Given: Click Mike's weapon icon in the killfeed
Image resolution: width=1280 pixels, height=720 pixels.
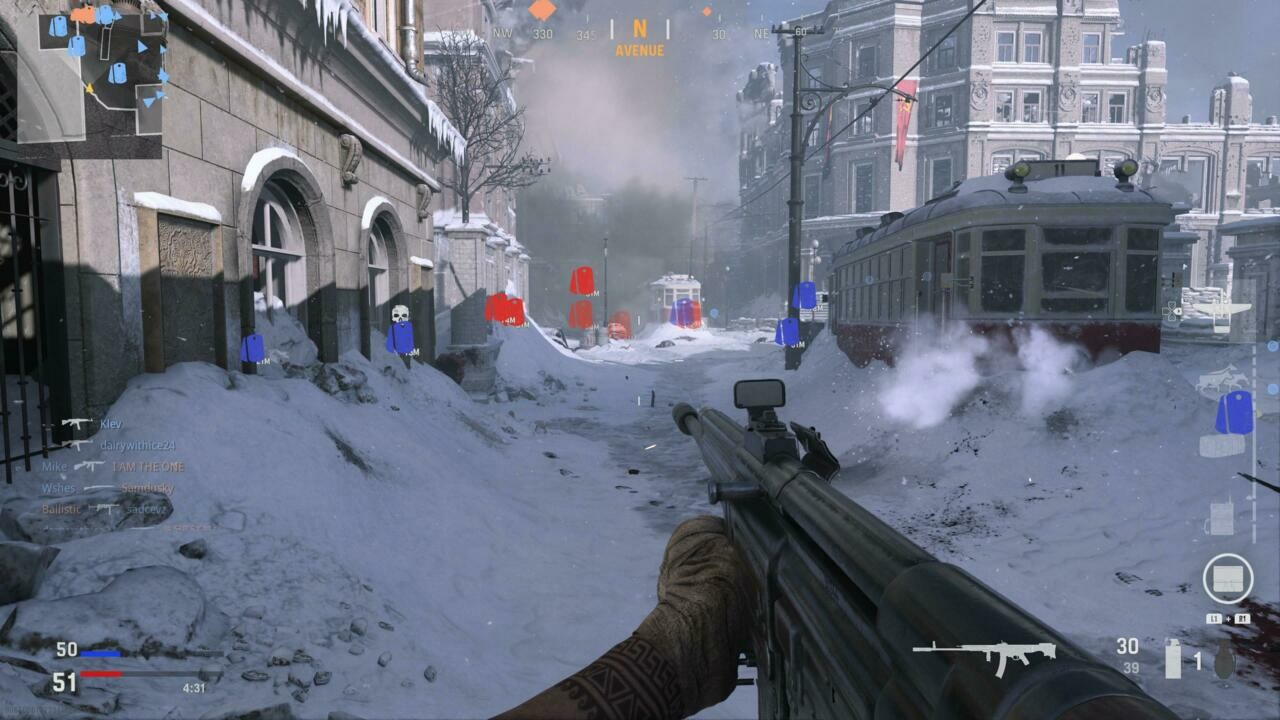Looking at the screenshot, I should click(86, 467).
